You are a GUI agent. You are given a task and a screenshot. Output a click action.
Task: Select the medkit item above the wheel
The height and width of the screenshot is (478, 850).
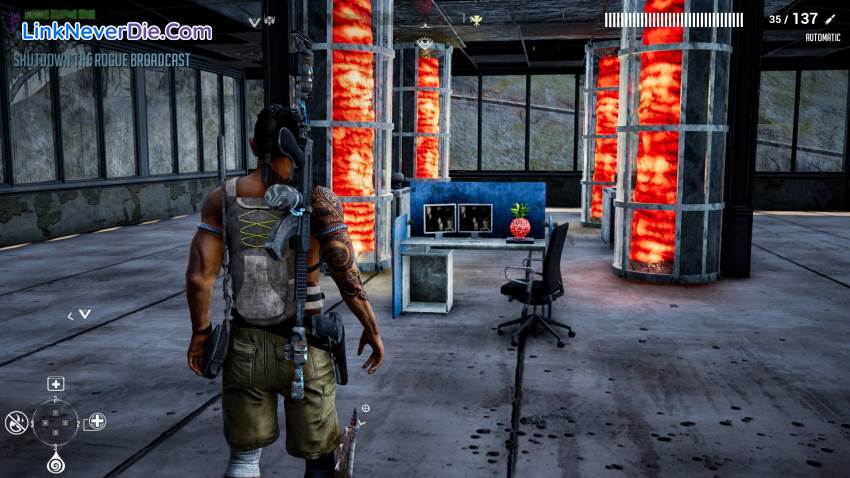[56, 383]
